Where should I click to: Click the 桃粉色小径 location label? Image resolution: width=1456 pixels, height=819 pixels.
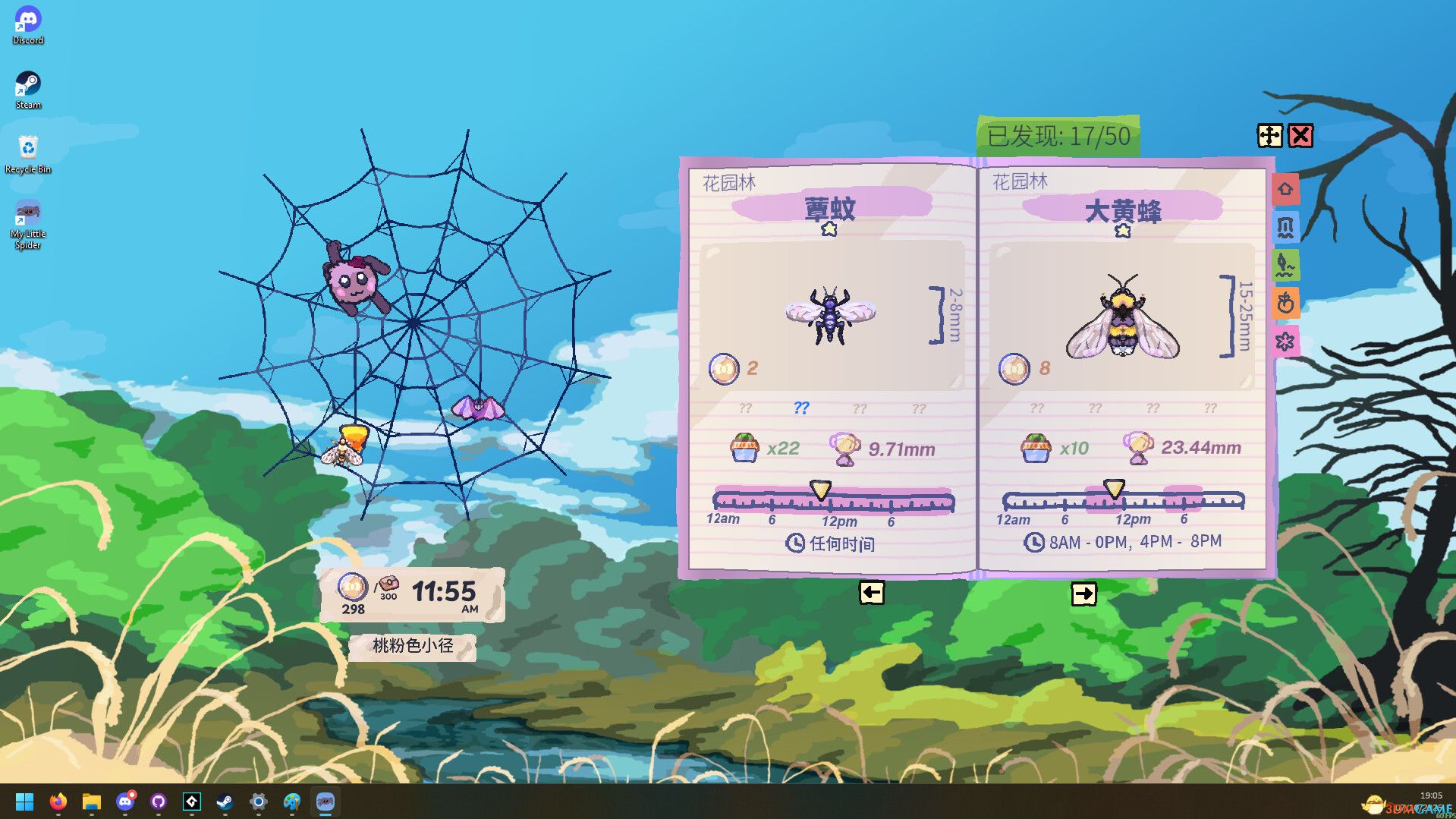(414, 646)
